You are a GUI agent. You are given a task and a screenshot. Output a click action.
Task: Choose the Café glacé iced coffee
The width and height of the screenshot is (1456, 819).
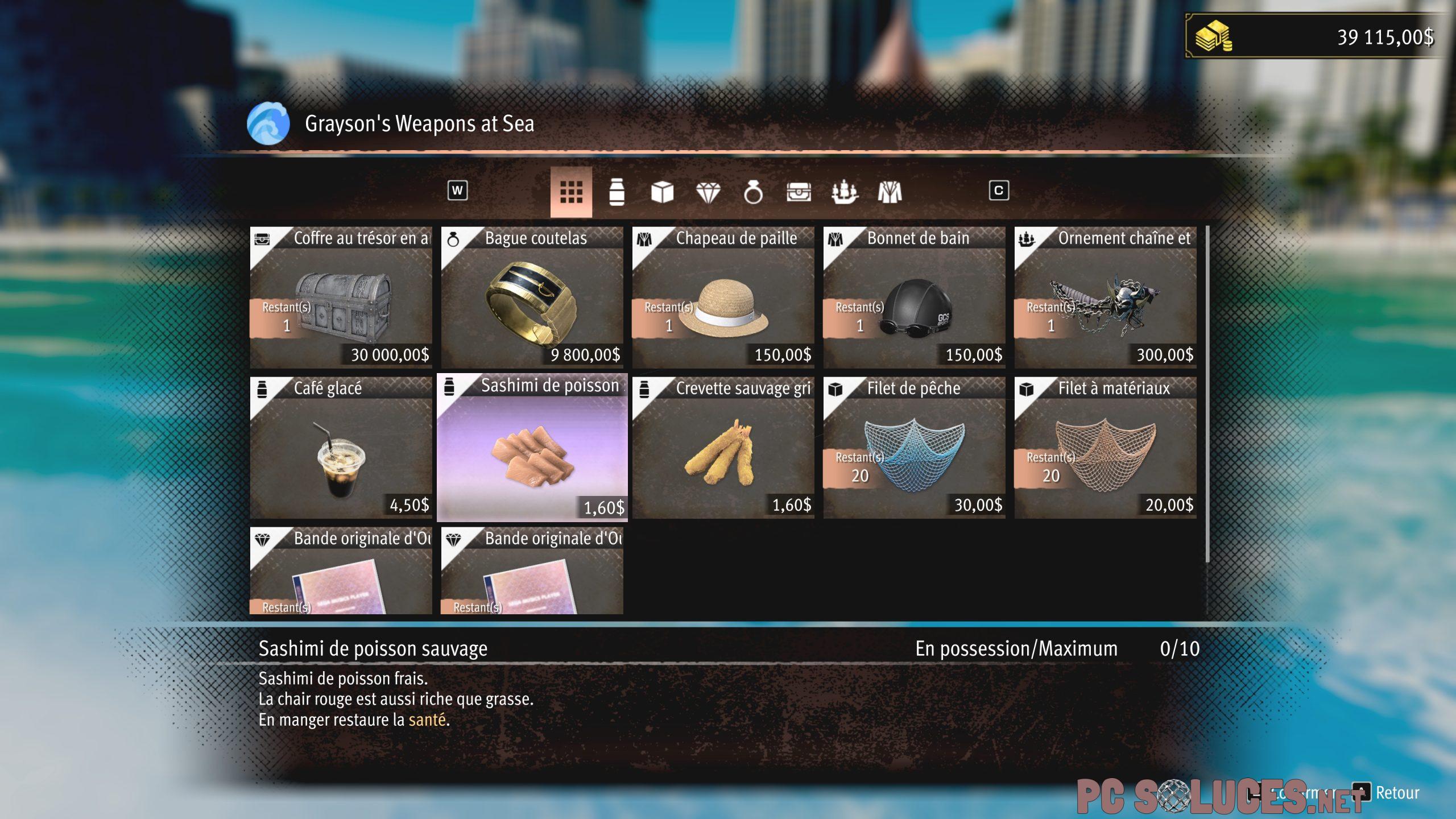pyautogui.click(x=341, y=448)
